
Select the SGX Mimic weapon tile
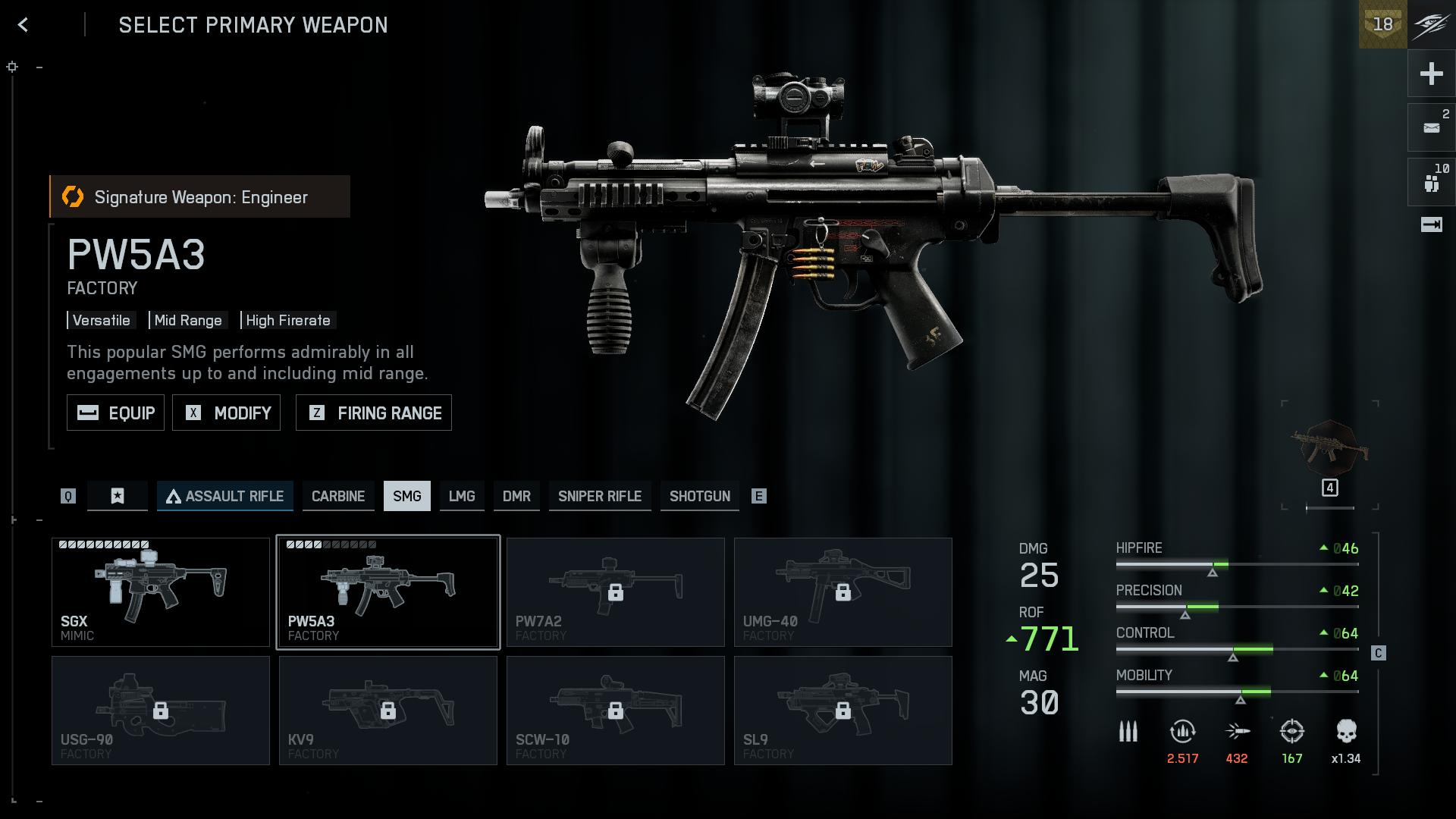click(x=161, y=592)
